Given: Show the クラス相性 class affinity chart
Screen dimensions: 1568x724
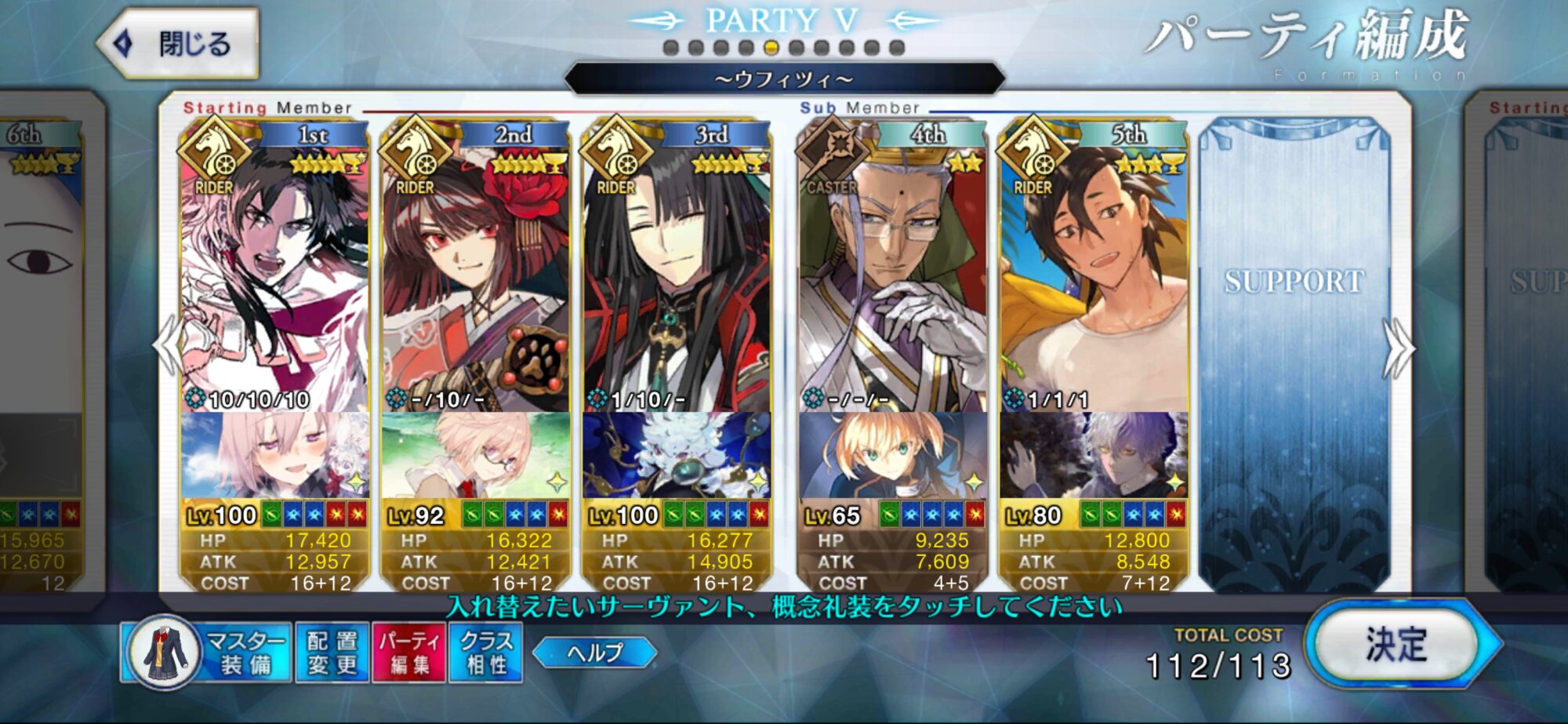Looking at the screenshot, I should (x=486, y=653).
